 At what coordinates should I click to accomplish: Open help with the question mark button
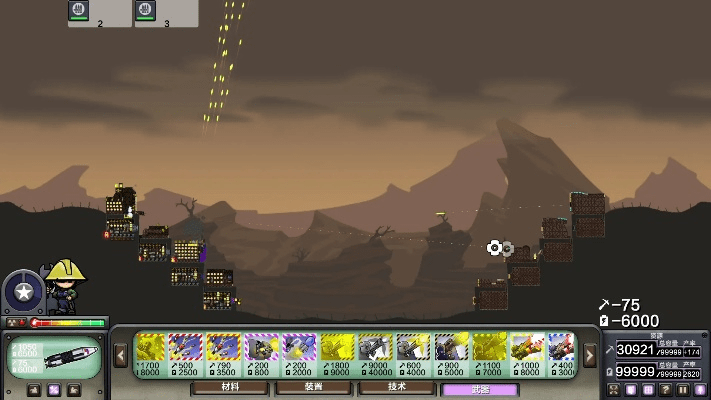pos(666,389)
